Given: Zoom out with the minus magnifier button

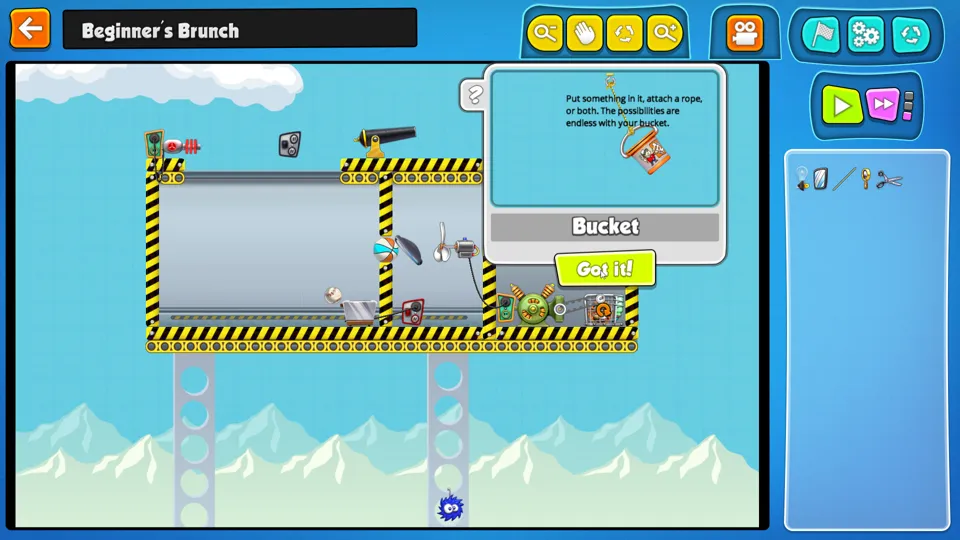Looking at the screenshot, I should click(545, 34).
